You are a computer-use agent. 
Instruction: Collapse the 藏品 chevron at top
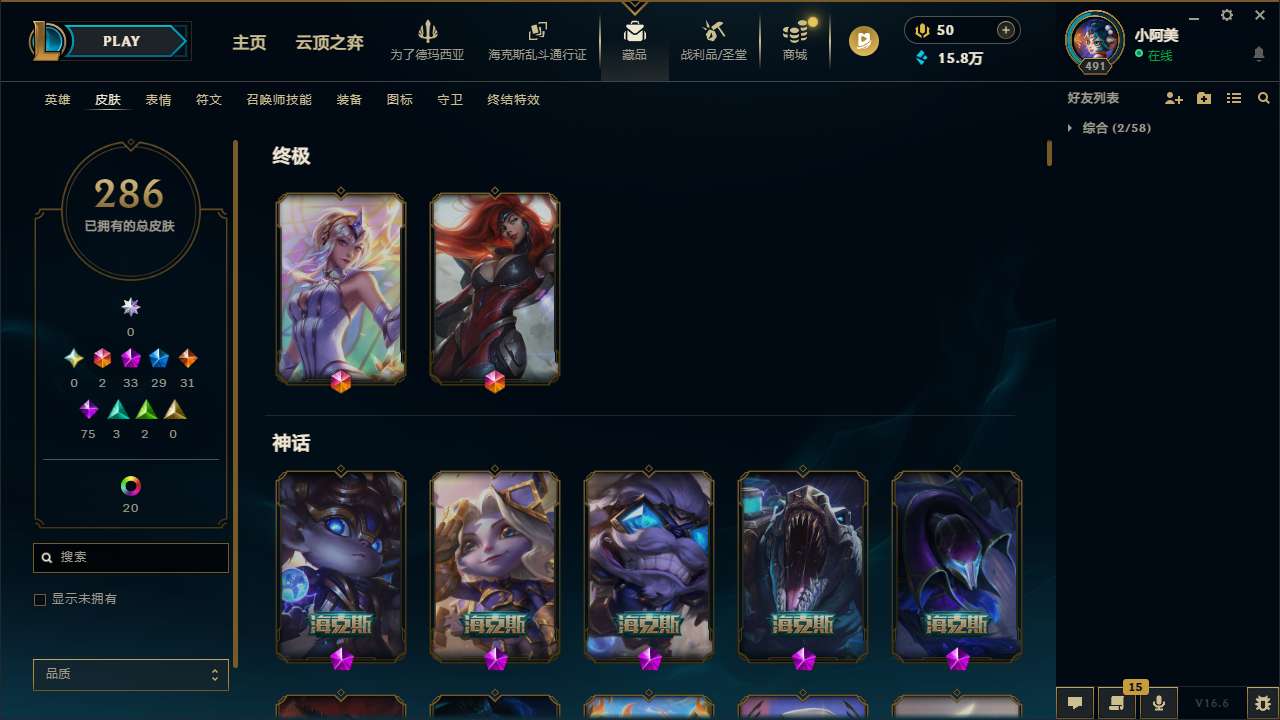click(x=634, y=8)
